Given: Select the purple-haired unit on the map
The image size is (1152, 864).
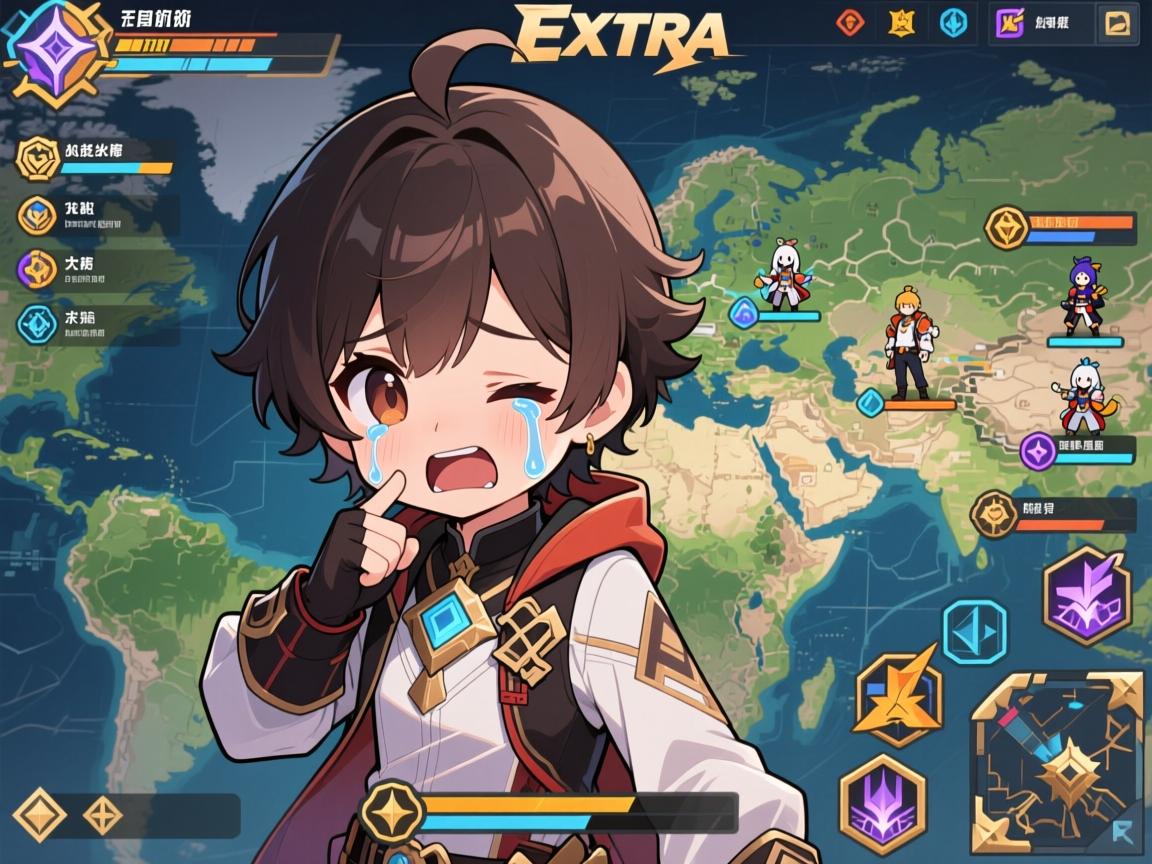Looking at the screenshot, I should [x=1082, y=298].
